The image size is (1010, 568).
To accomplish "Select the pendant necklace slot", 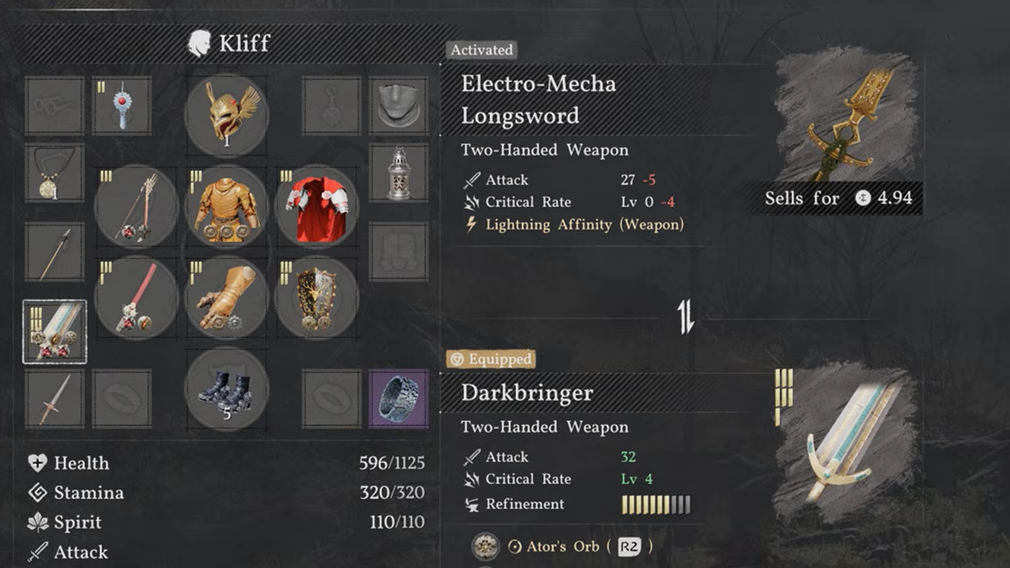I will (54, 172).
